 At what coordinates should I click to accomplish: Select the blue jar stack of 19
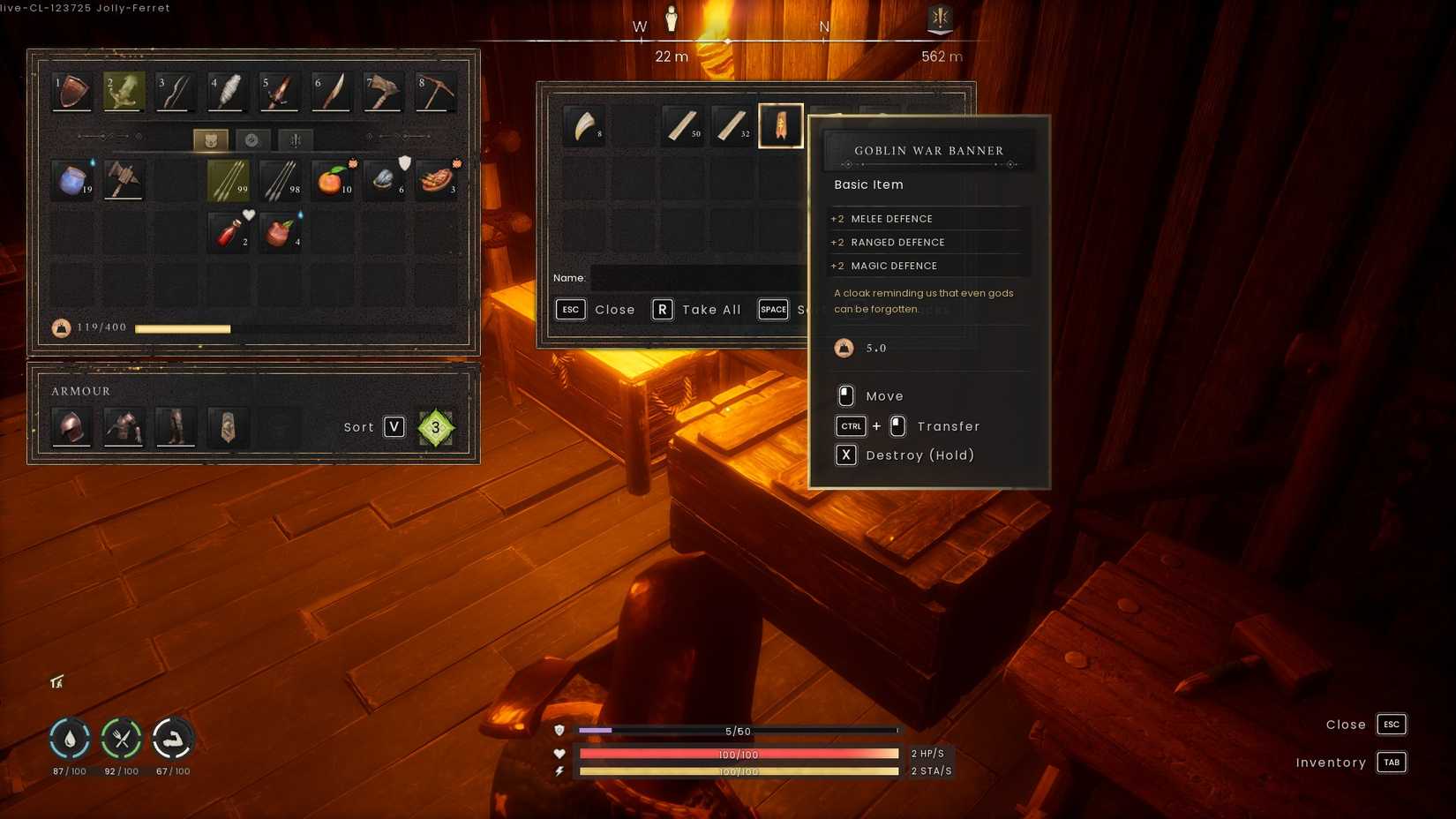click(72, 180)
